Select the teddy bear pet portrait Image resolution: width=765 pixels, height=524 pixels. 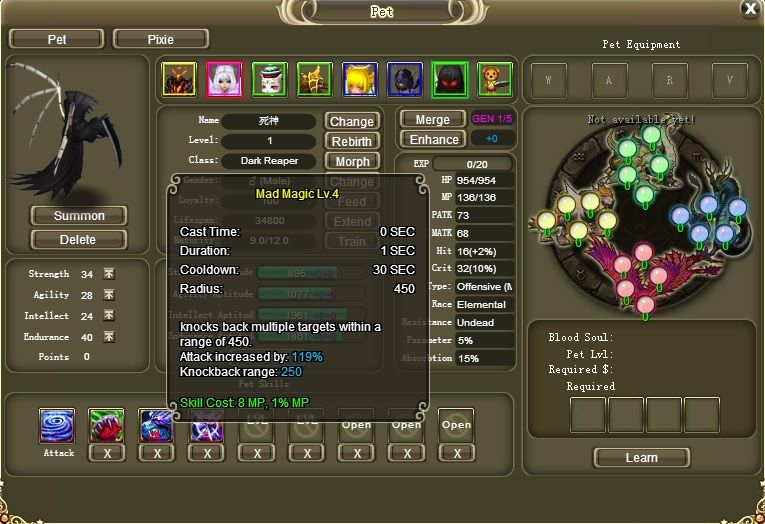(494, 79)
